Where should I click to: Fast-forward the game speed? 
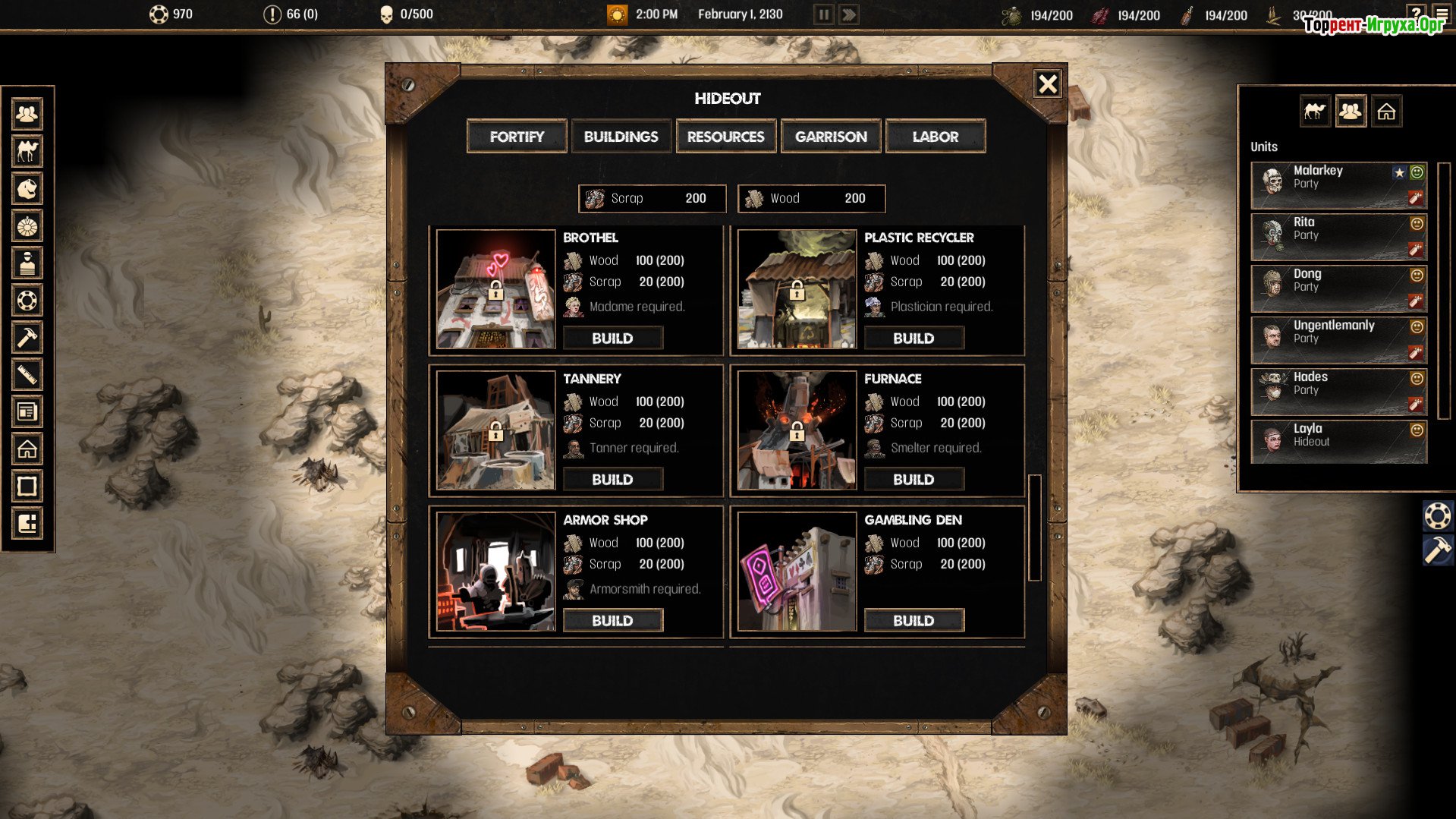click(849, 14)
